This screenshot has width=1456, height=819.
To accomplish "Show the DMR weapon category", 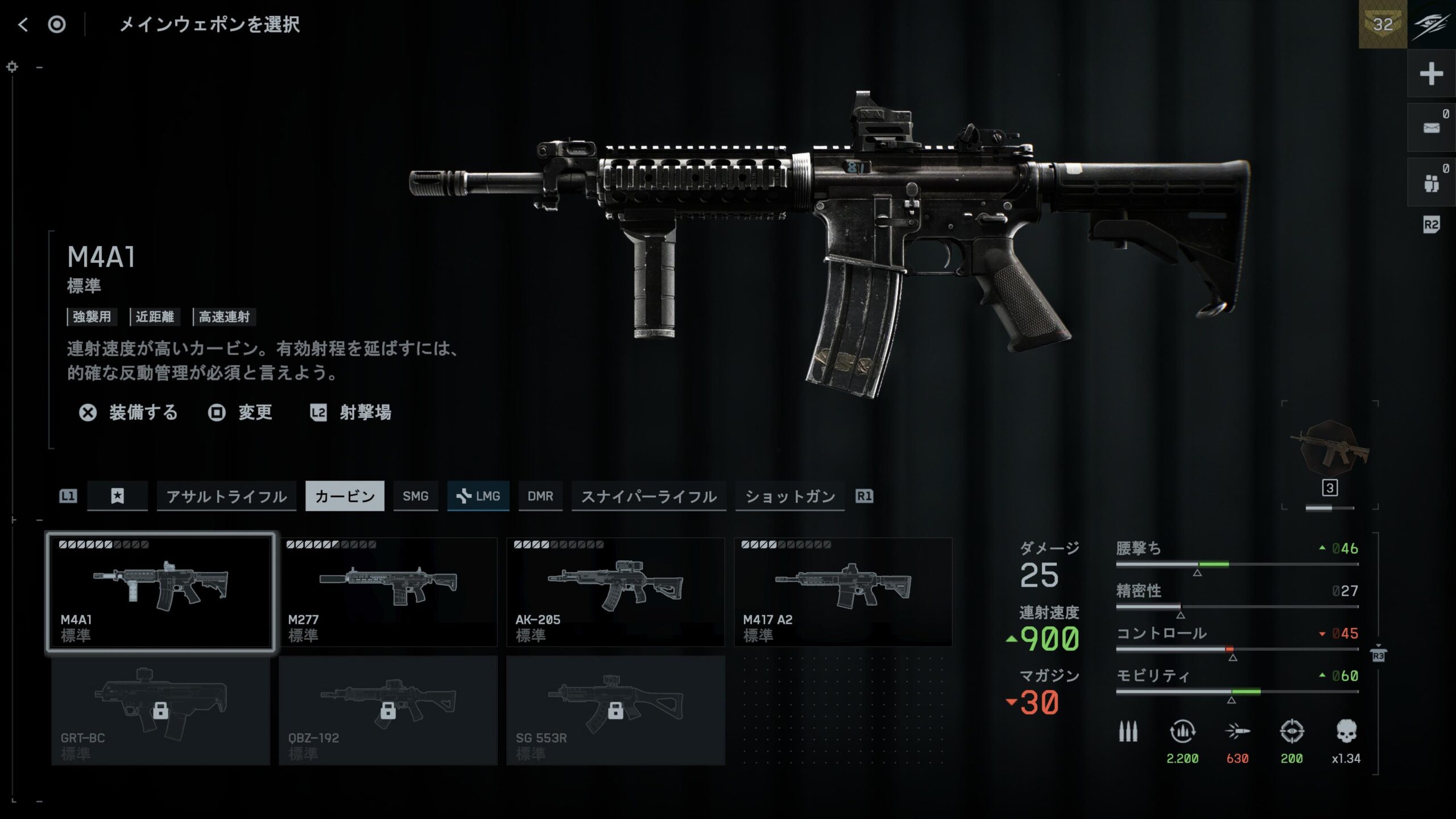I will point(540,496).
